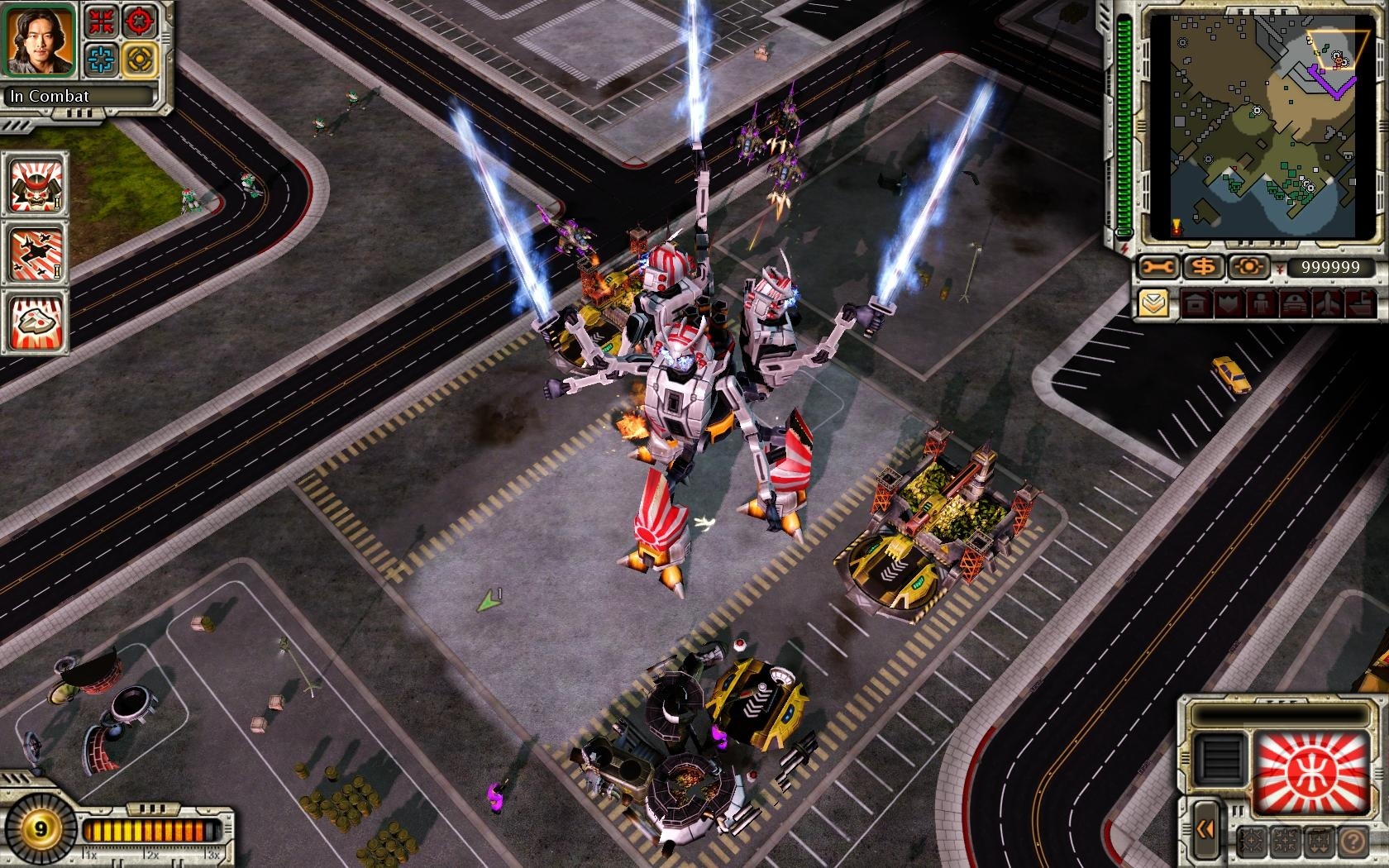Viewport: 1389px width, 868px height.
Task: Select the red converging arrows command
Action: (x=102, y=22)
